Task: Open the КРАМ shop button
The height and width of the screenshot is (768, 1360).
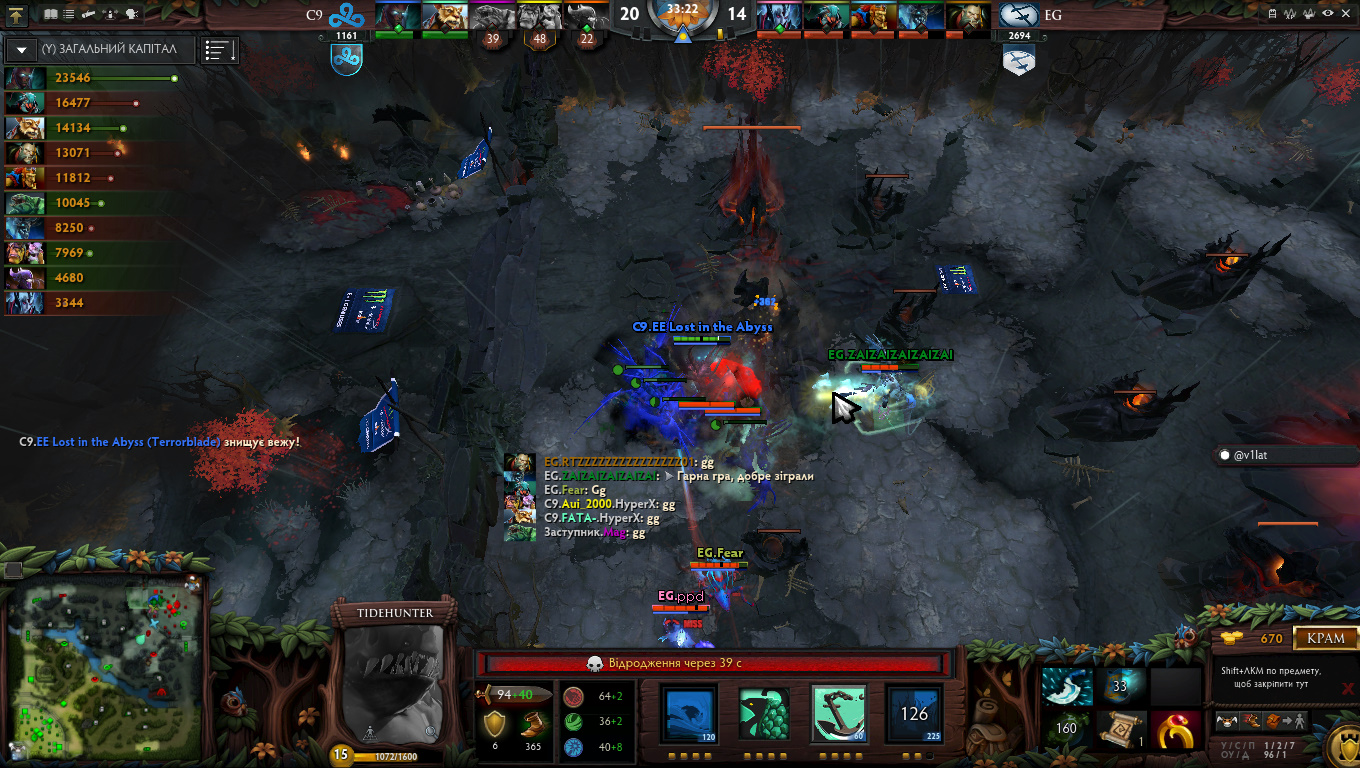Action: [x=1326, y=638]
